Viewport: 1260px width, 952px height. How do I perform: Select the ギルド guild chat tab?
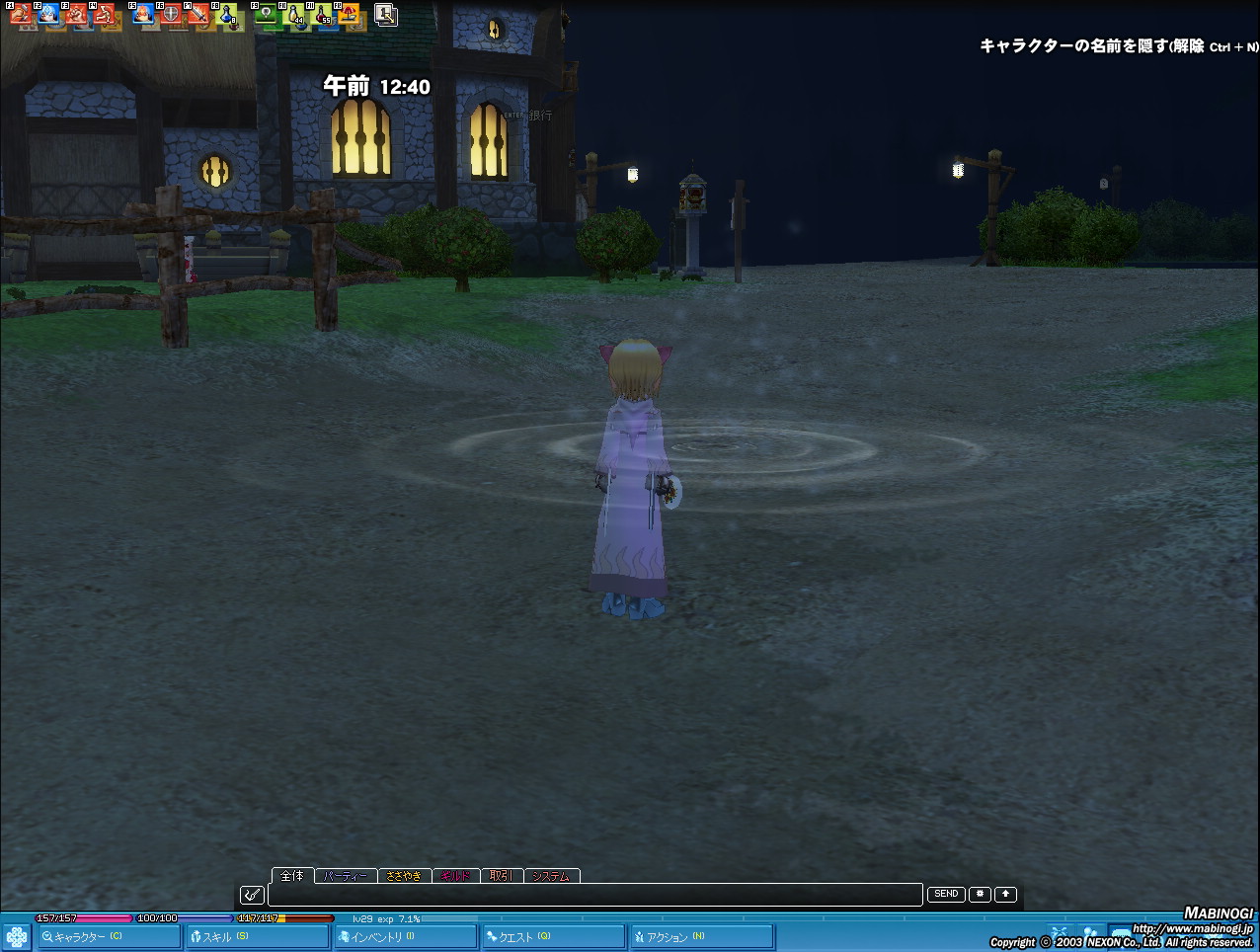(x=455, y=876)
